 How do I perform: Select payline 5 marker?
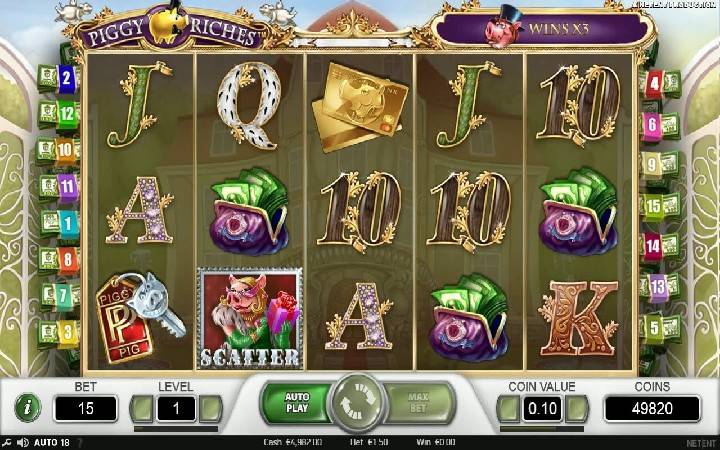(x=654, y=327)
